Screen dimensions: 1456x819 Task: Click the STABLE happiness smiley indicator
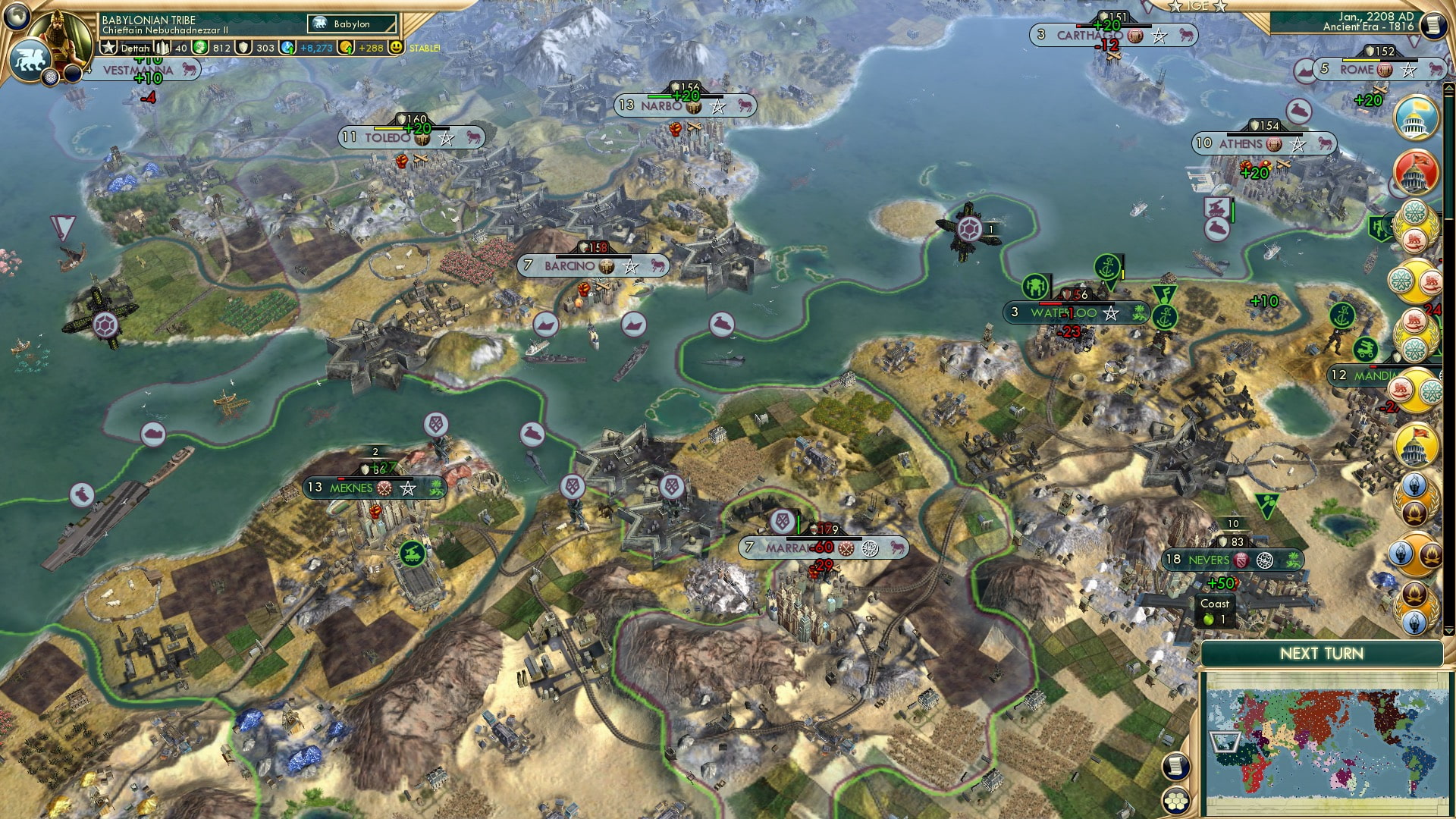tap(397, 47)
